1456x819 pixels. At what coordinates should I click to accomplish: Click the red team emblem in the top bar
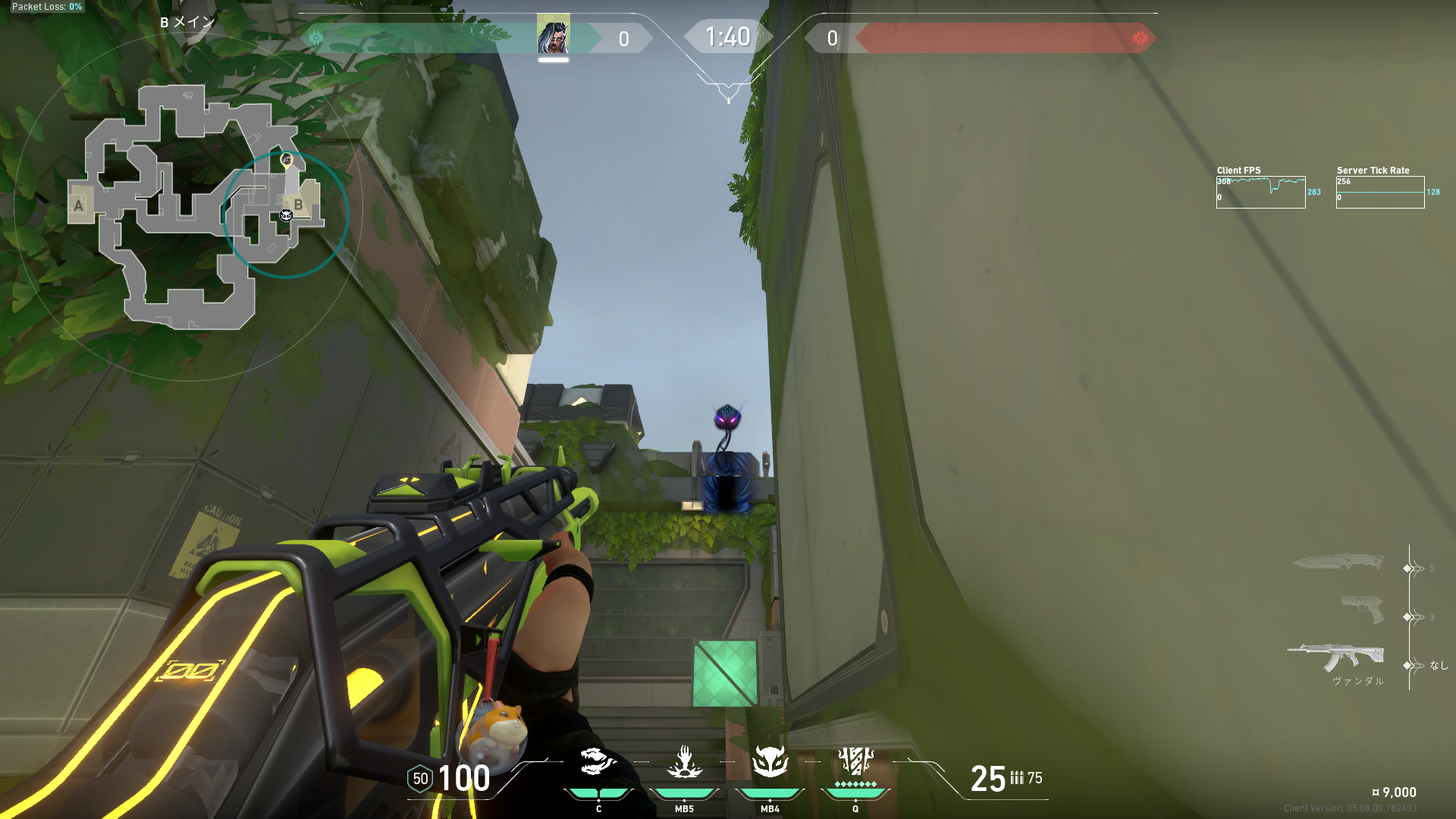point(1140,38)
